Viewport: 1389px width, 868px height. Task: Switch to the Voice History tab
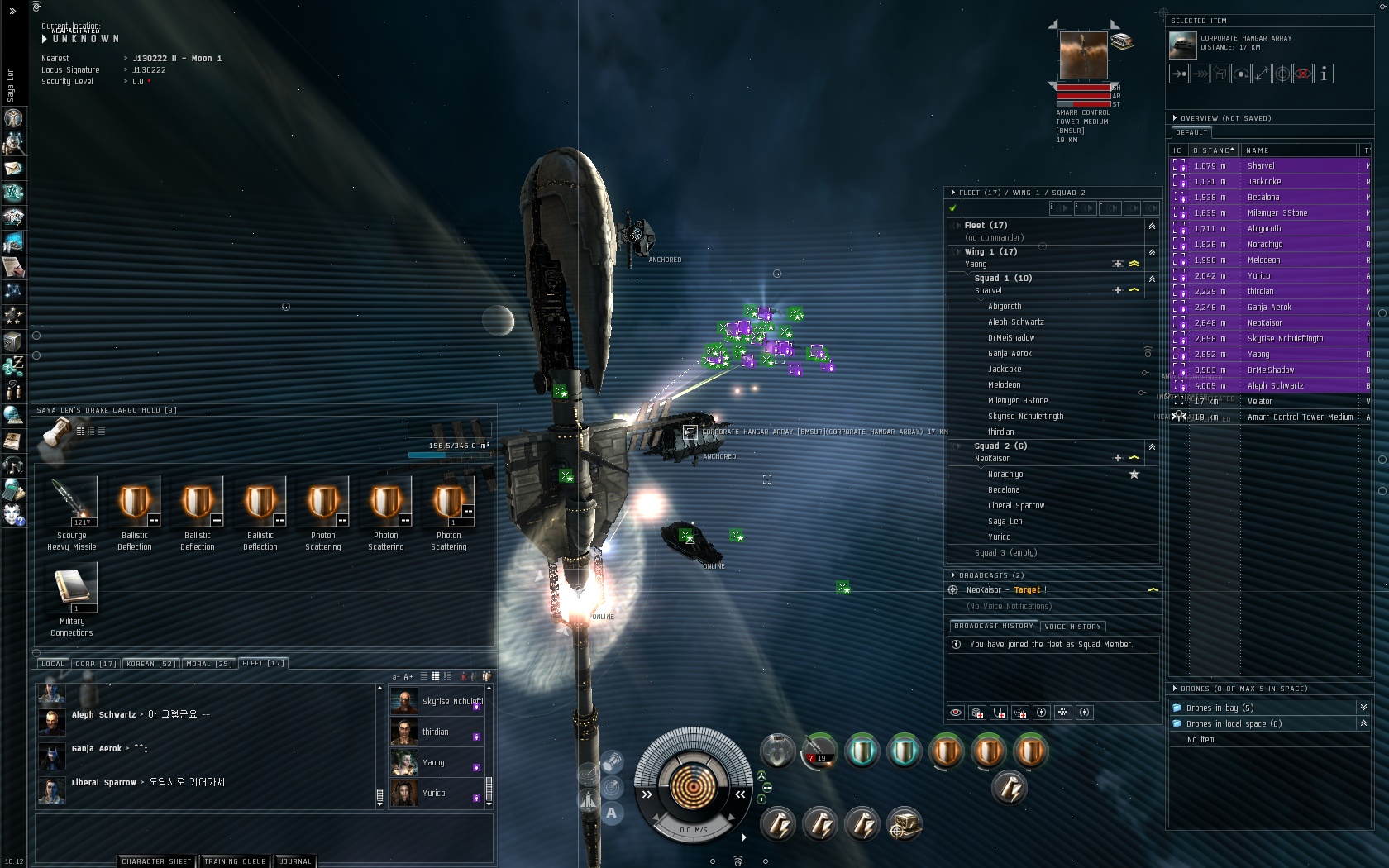pyautogui.click(x=1072, y=627)
